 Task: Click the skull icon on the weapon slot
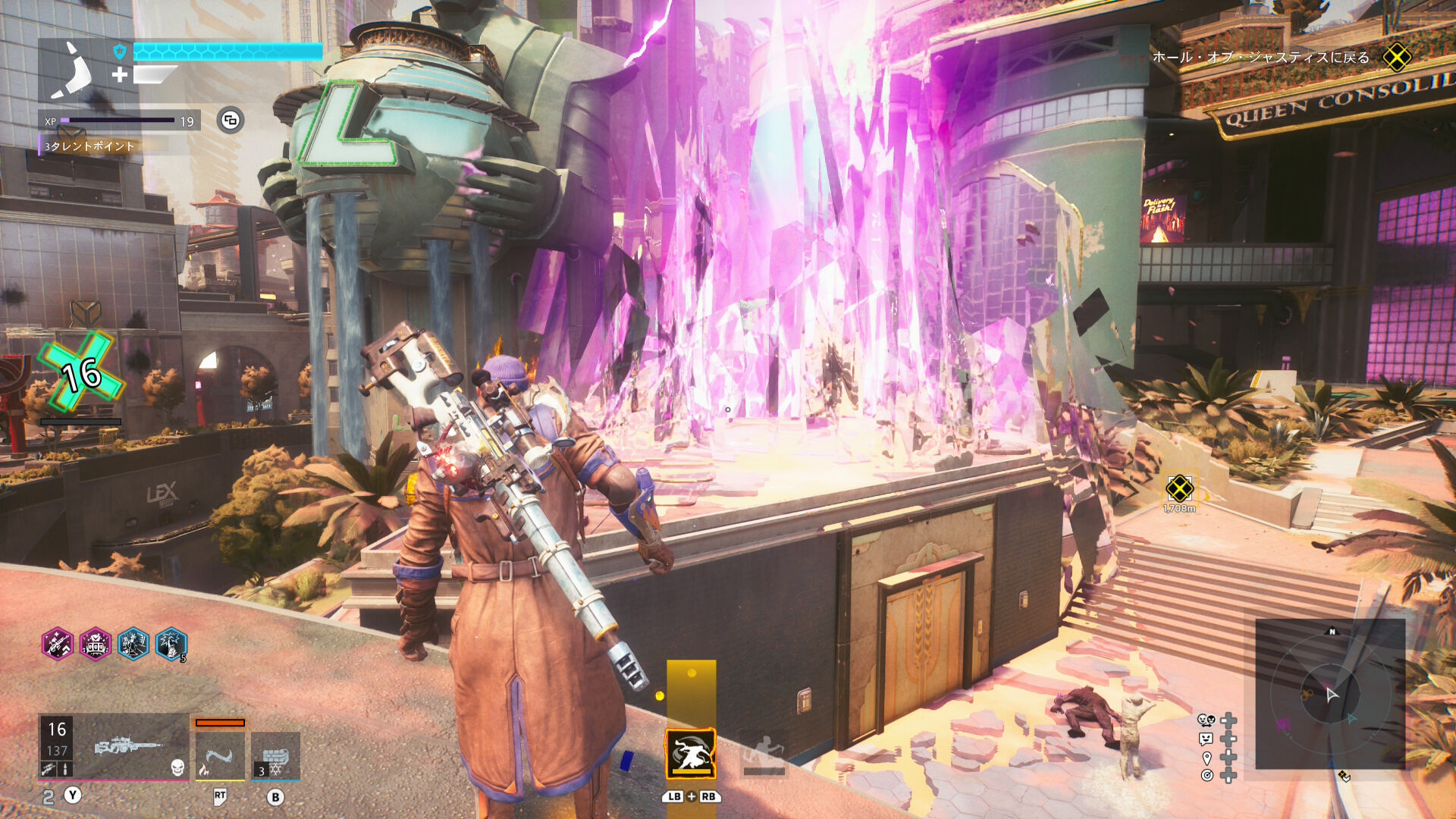(x=177, y=767)
